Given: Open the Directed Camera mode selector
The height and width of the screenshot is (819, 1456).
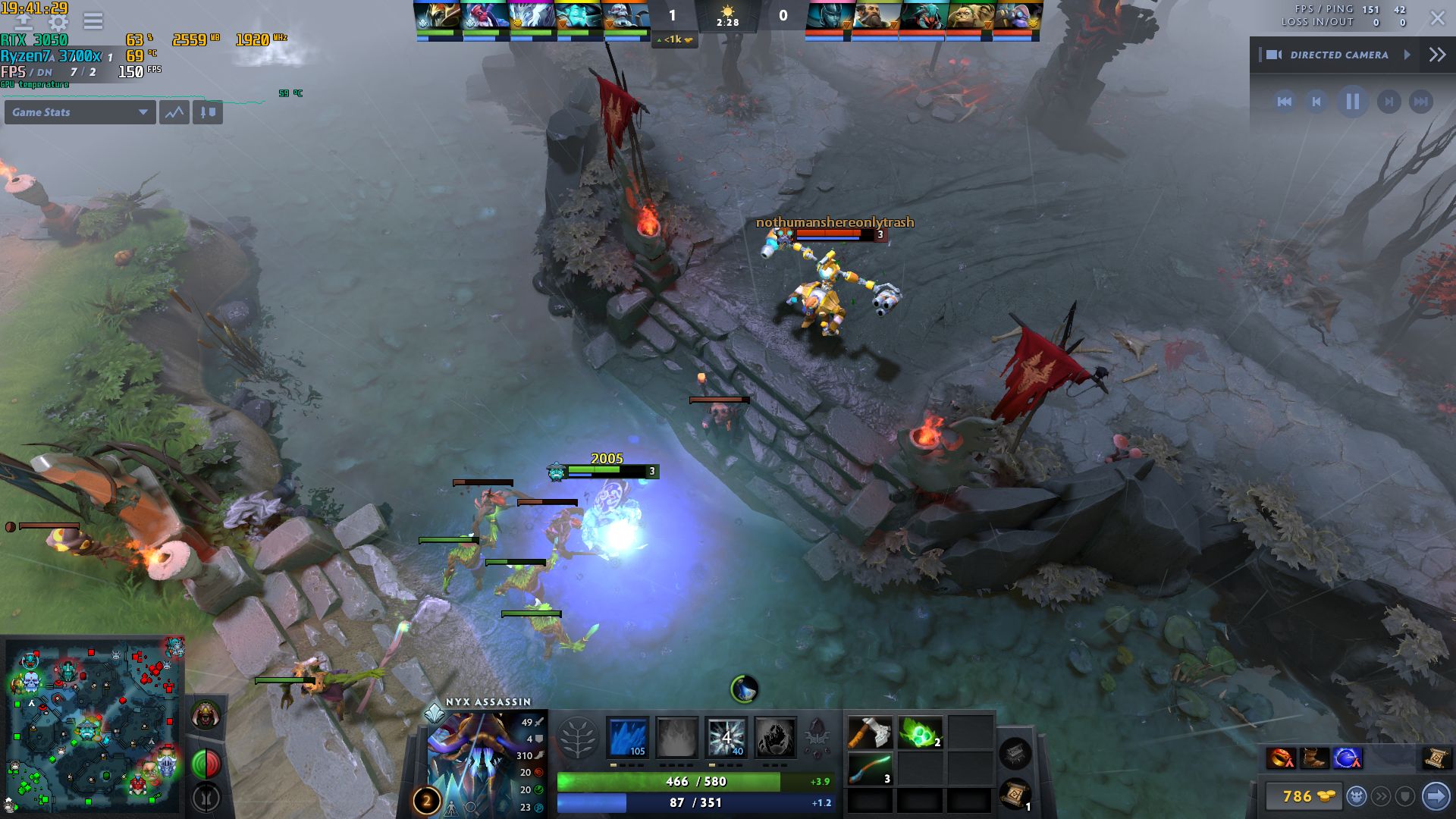Looking at the screenshot, I should click(1339, 55).
